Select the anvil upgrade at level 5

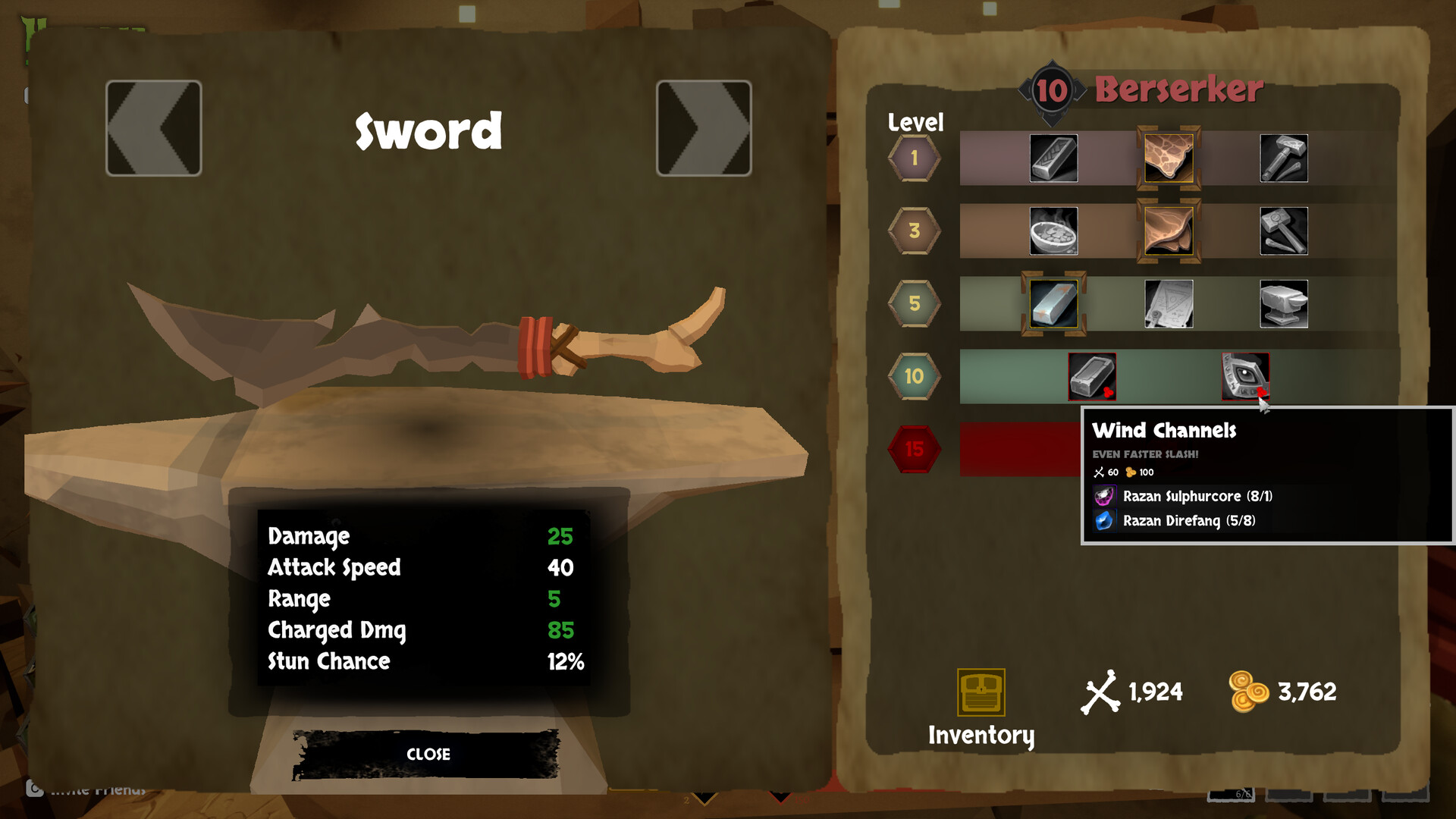[x=1285, y=304]
